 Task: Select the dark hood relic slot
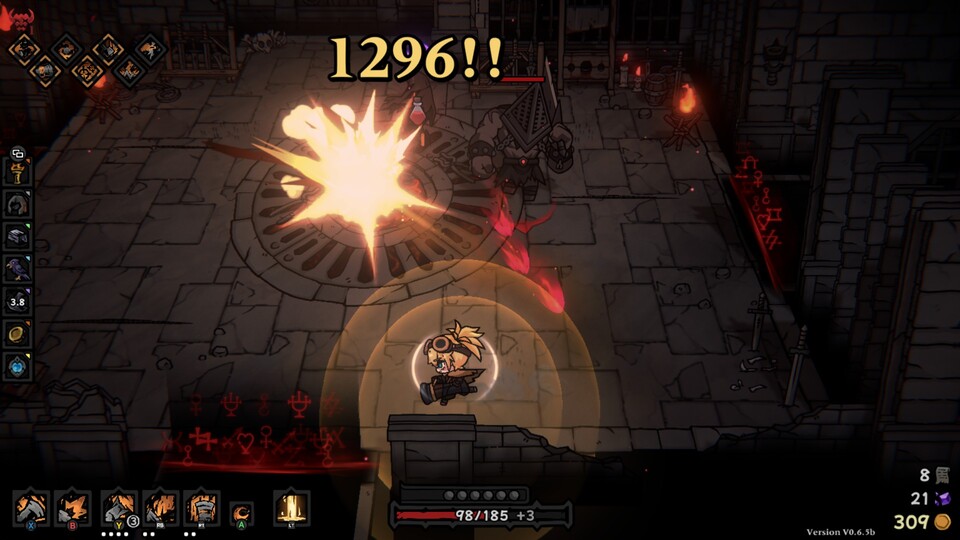click(x=17, y=204)
